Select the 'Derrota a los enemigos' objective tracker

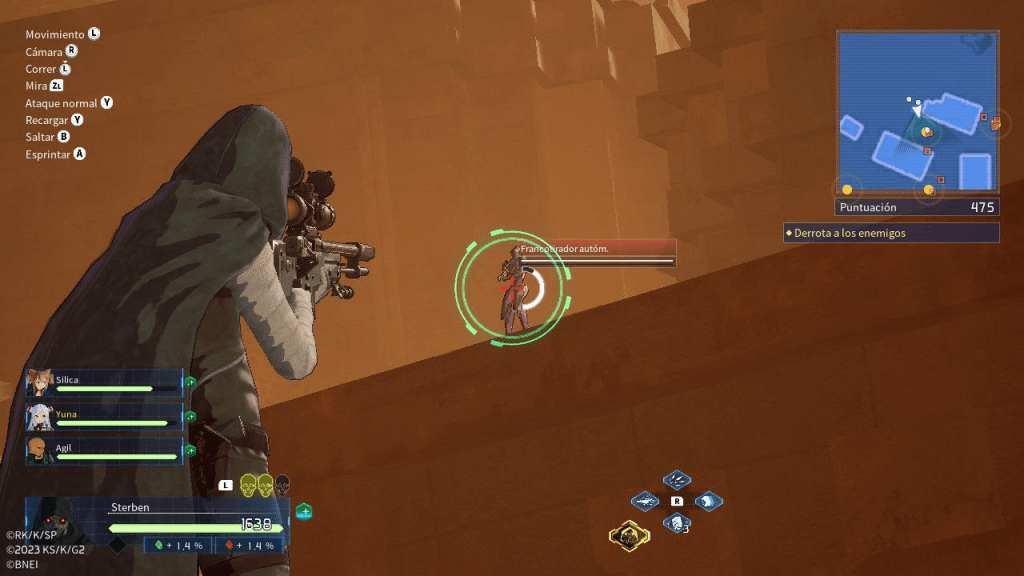click(891, 233)
